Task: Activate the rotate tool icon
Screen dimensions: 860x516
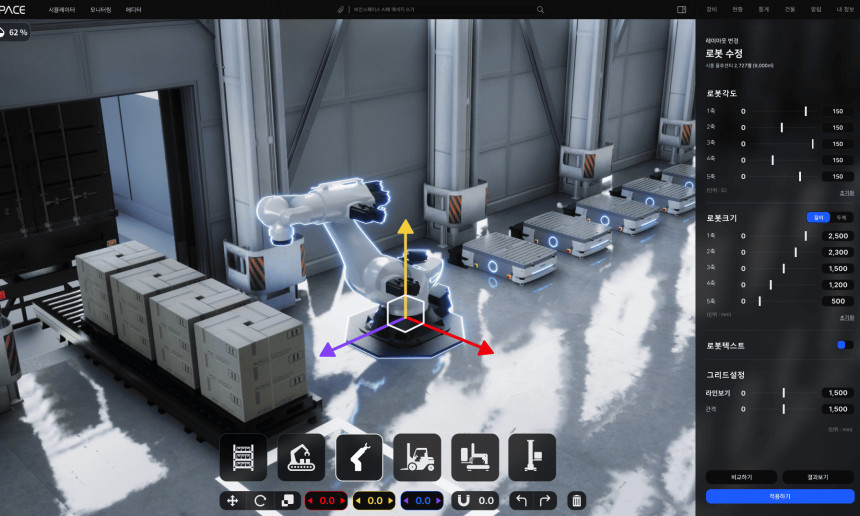Action: (260, 500)
